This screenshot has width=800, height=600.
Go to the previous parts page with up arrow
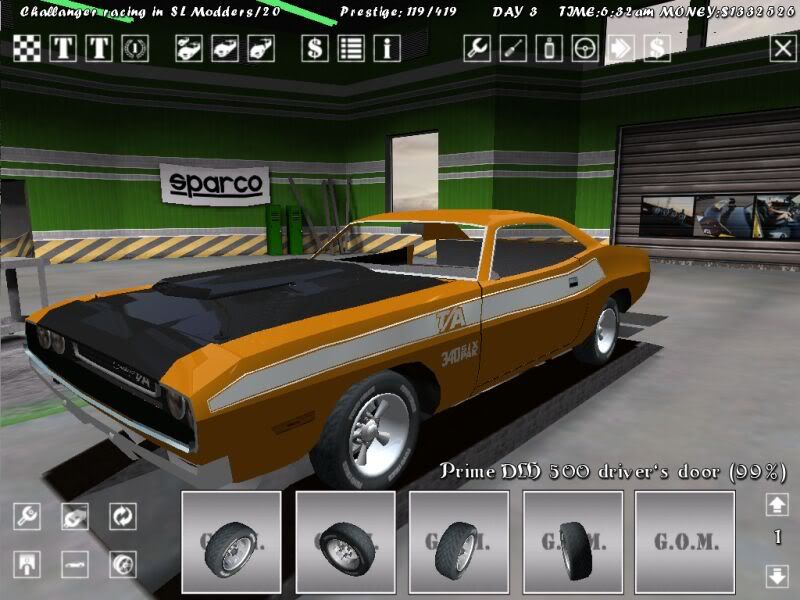click(x=776, y=505)
